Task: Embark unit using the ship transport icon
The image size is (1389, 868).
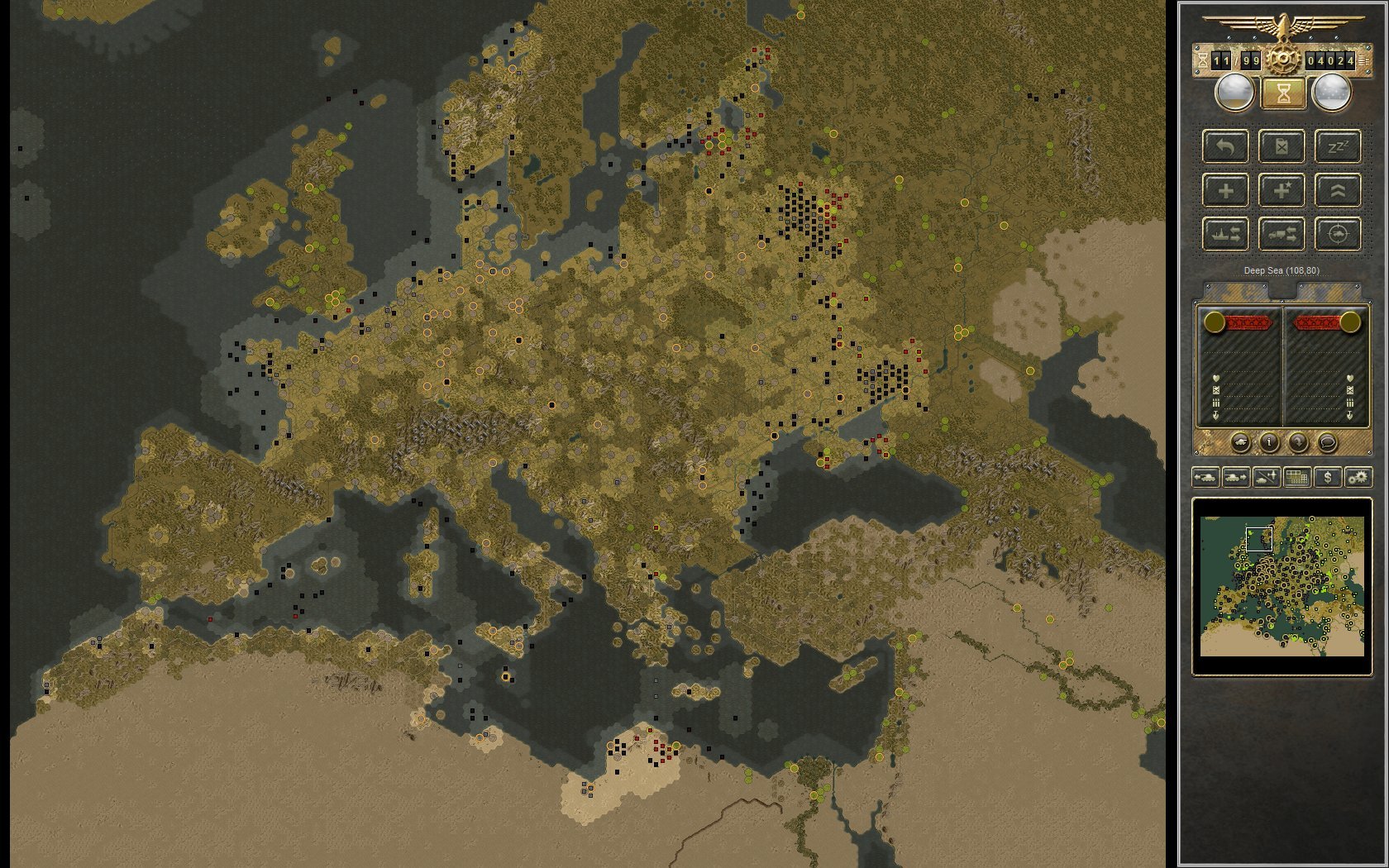Action: tap(1226, 234)
